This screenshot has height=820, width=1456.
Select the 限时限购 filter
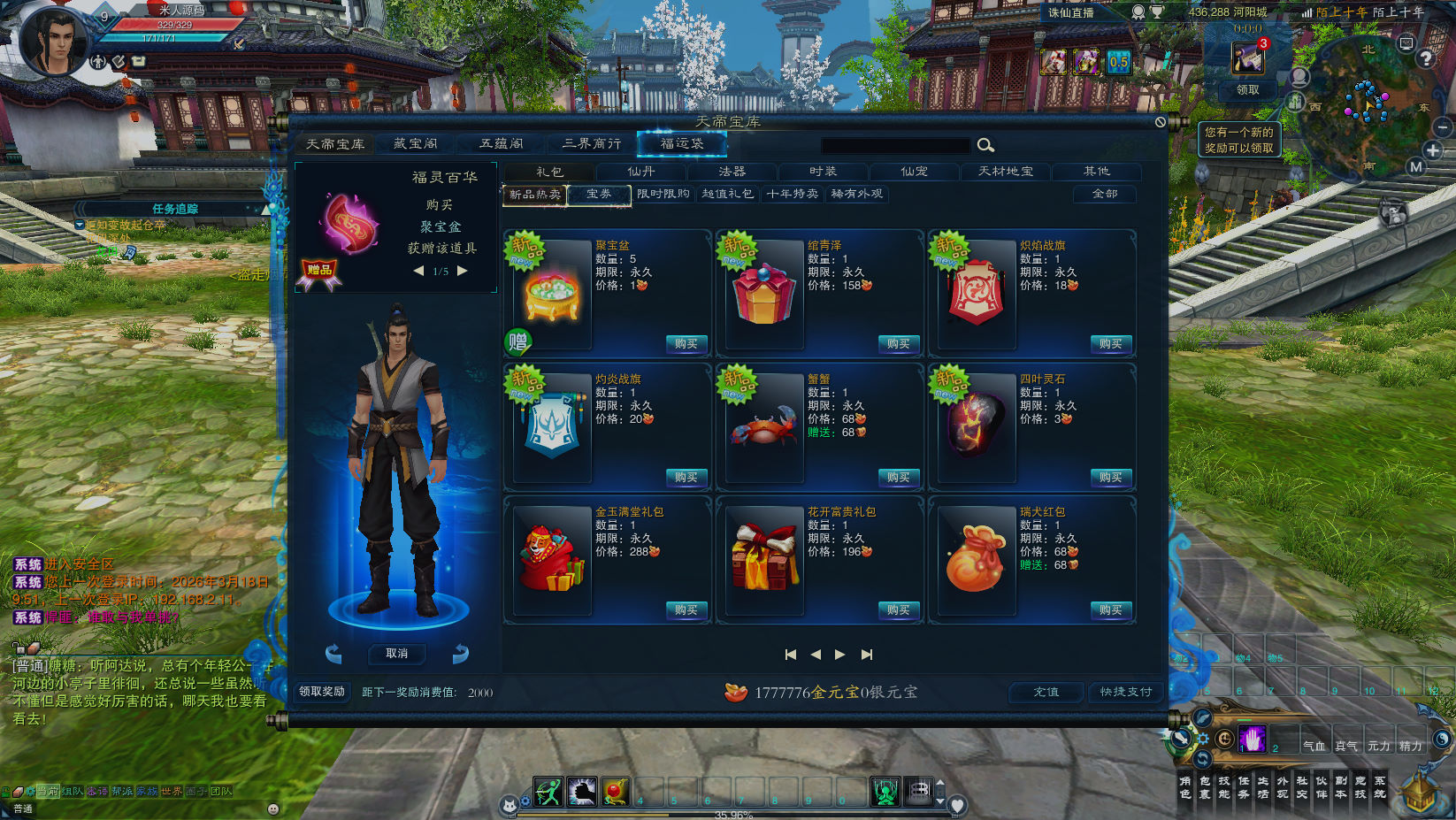(663, 194)
